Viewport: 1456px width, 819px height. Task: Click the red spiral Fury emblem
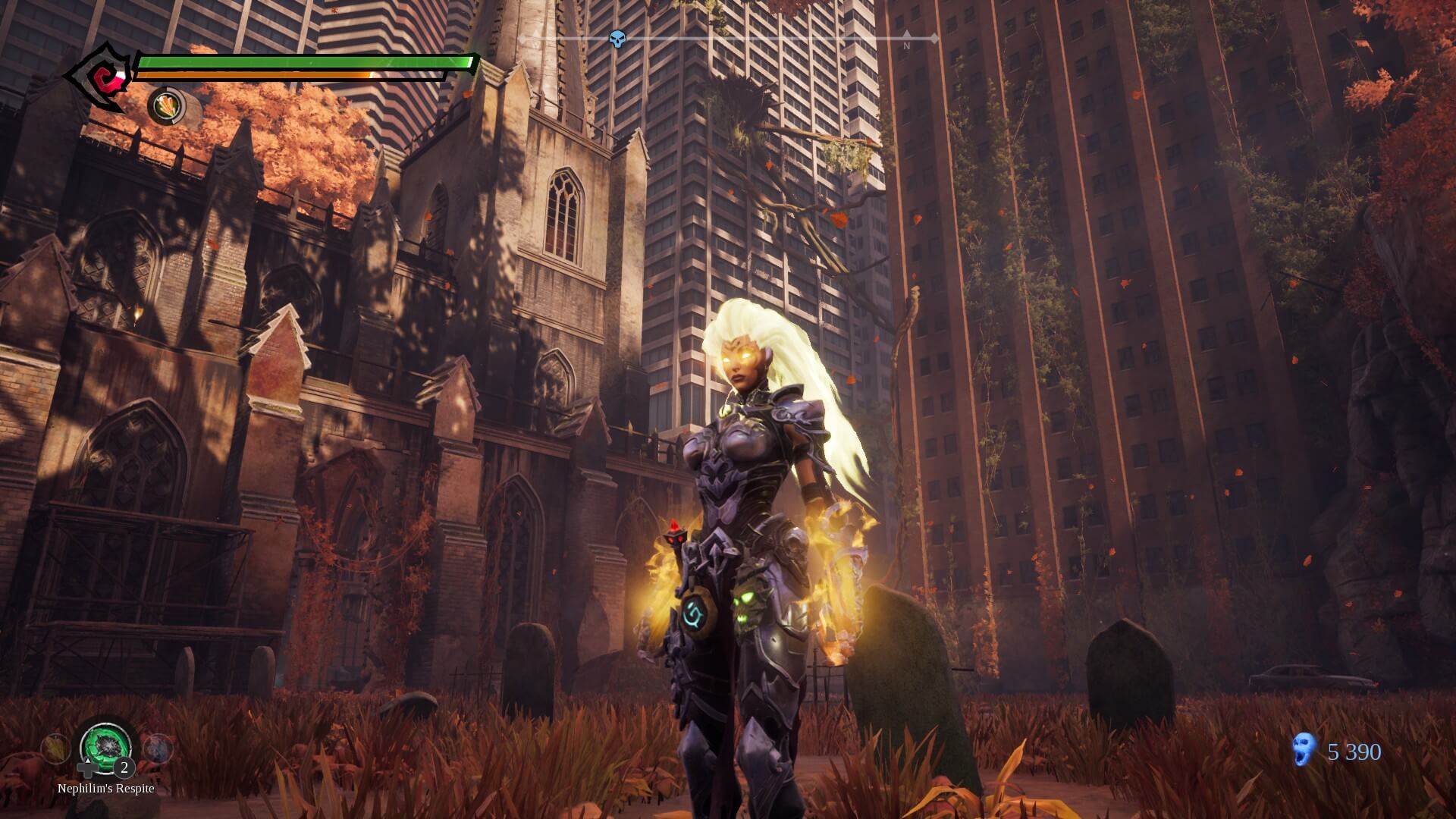tap(99, 77)
